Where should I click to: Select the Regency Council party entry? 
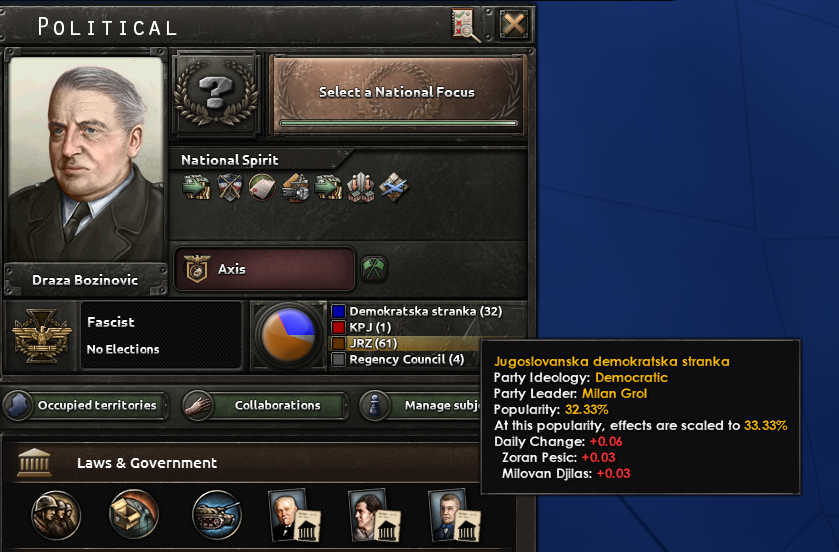click(x=399, y=359)
